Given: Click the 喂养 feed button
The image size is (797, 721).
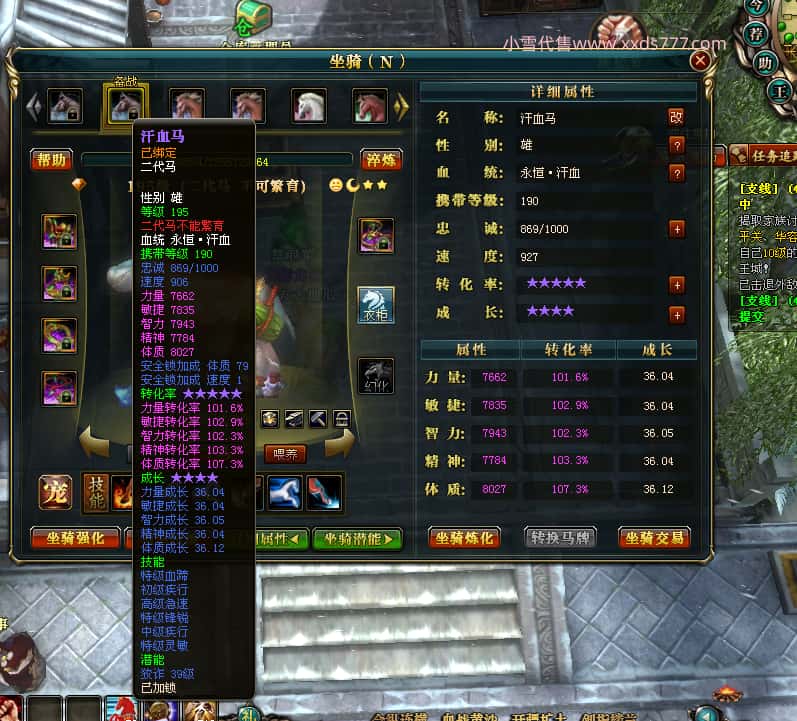Looking at the screenshot, I should pyautogui.click(x=285, y=454).
